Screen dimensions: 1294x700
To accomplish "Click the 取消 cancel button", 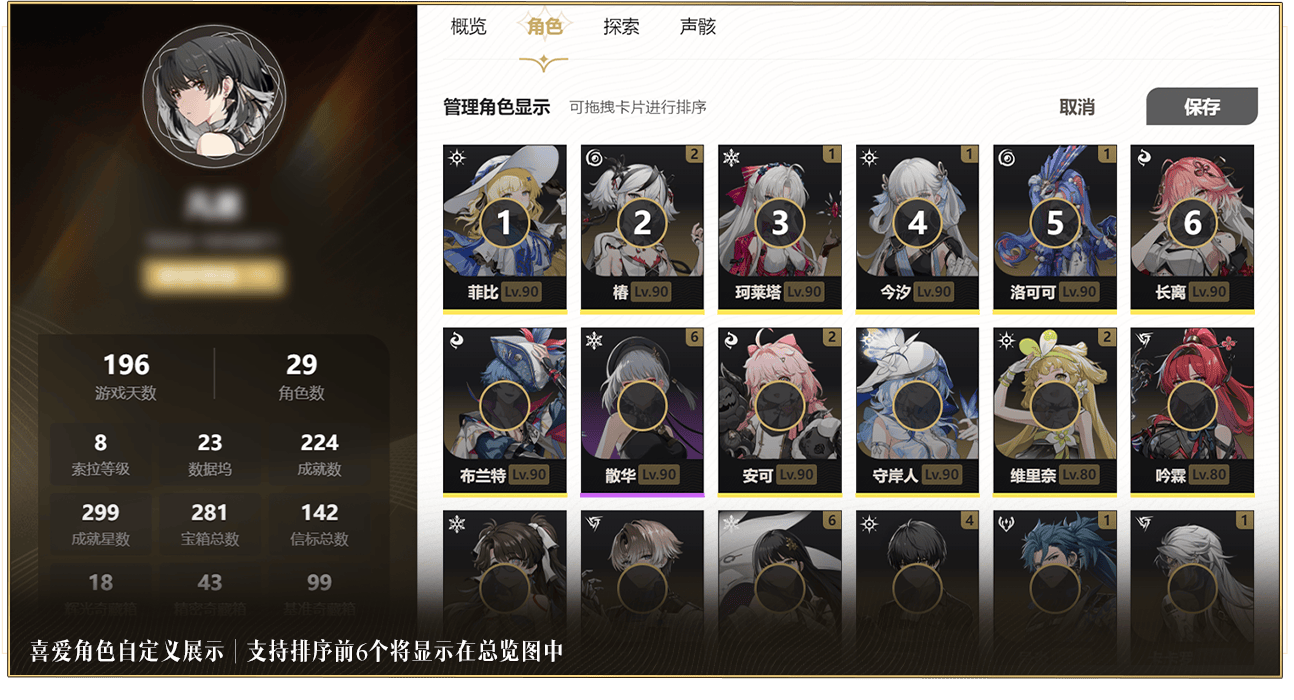I will tap(1077, 107).
